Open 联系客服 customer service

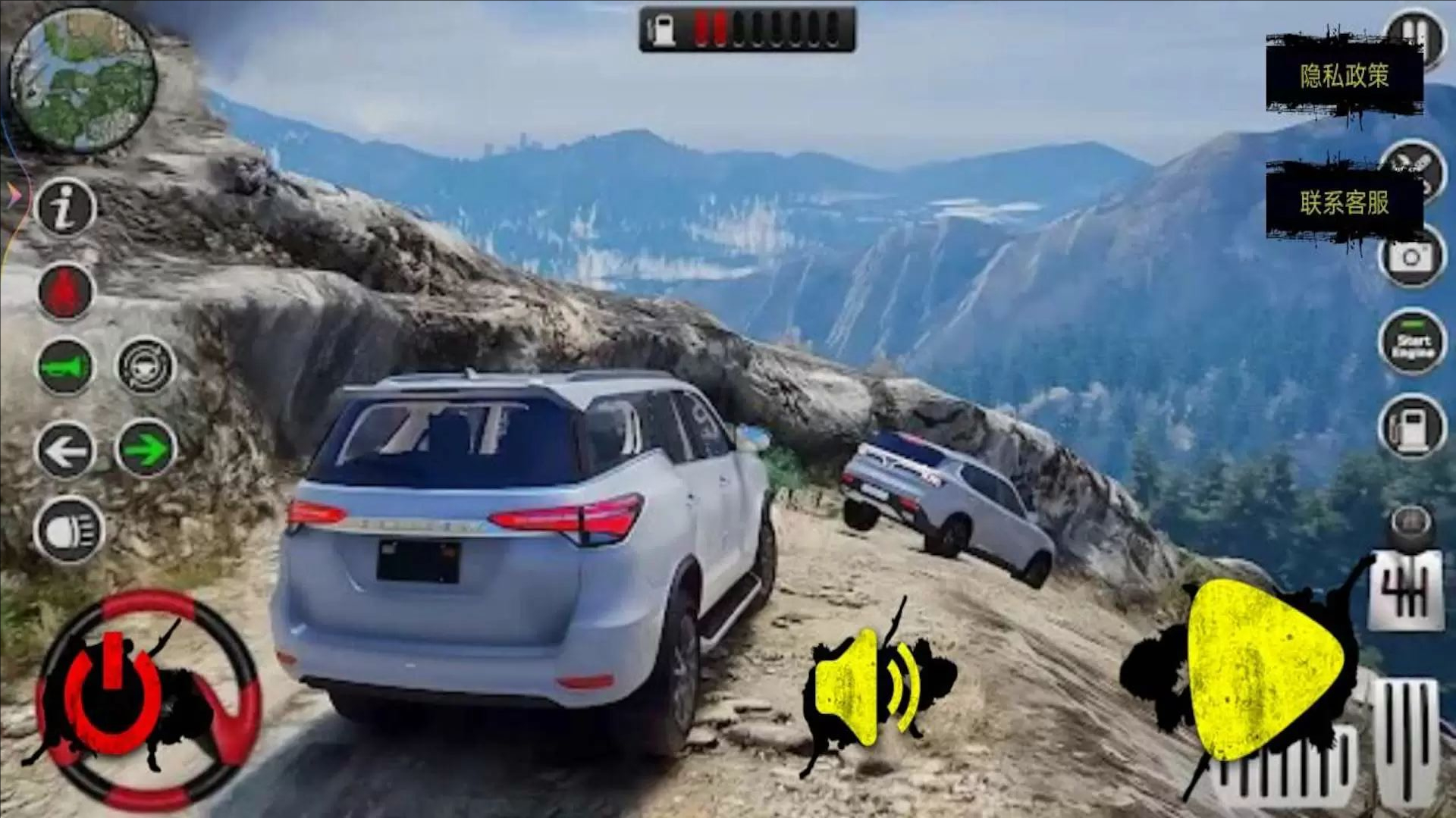[x=1344, y=202]
